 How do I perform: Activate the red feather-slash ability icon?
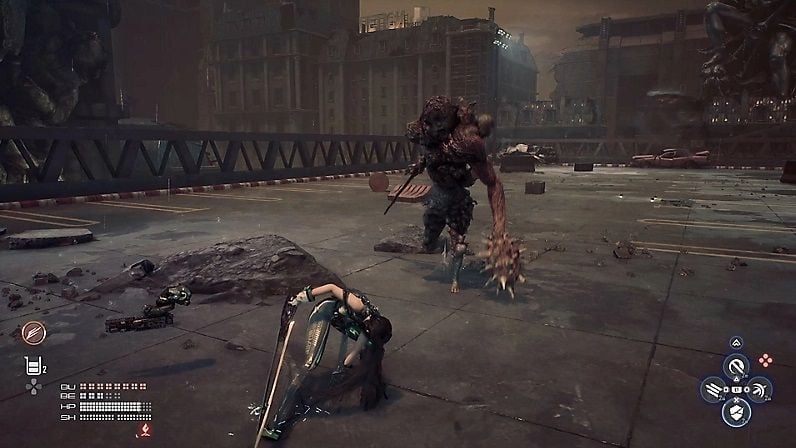click(x=34, y=332)
